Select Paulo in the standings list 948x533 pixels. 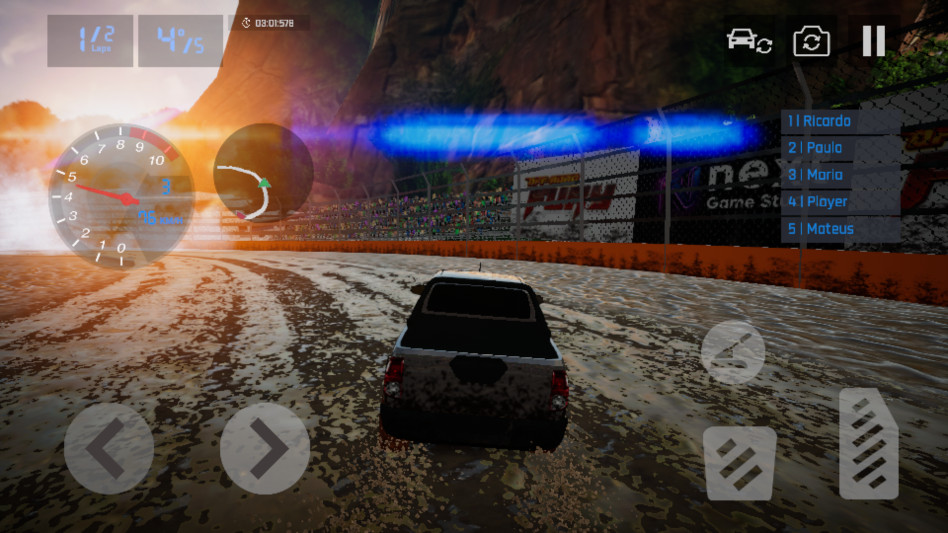point(840,148)
